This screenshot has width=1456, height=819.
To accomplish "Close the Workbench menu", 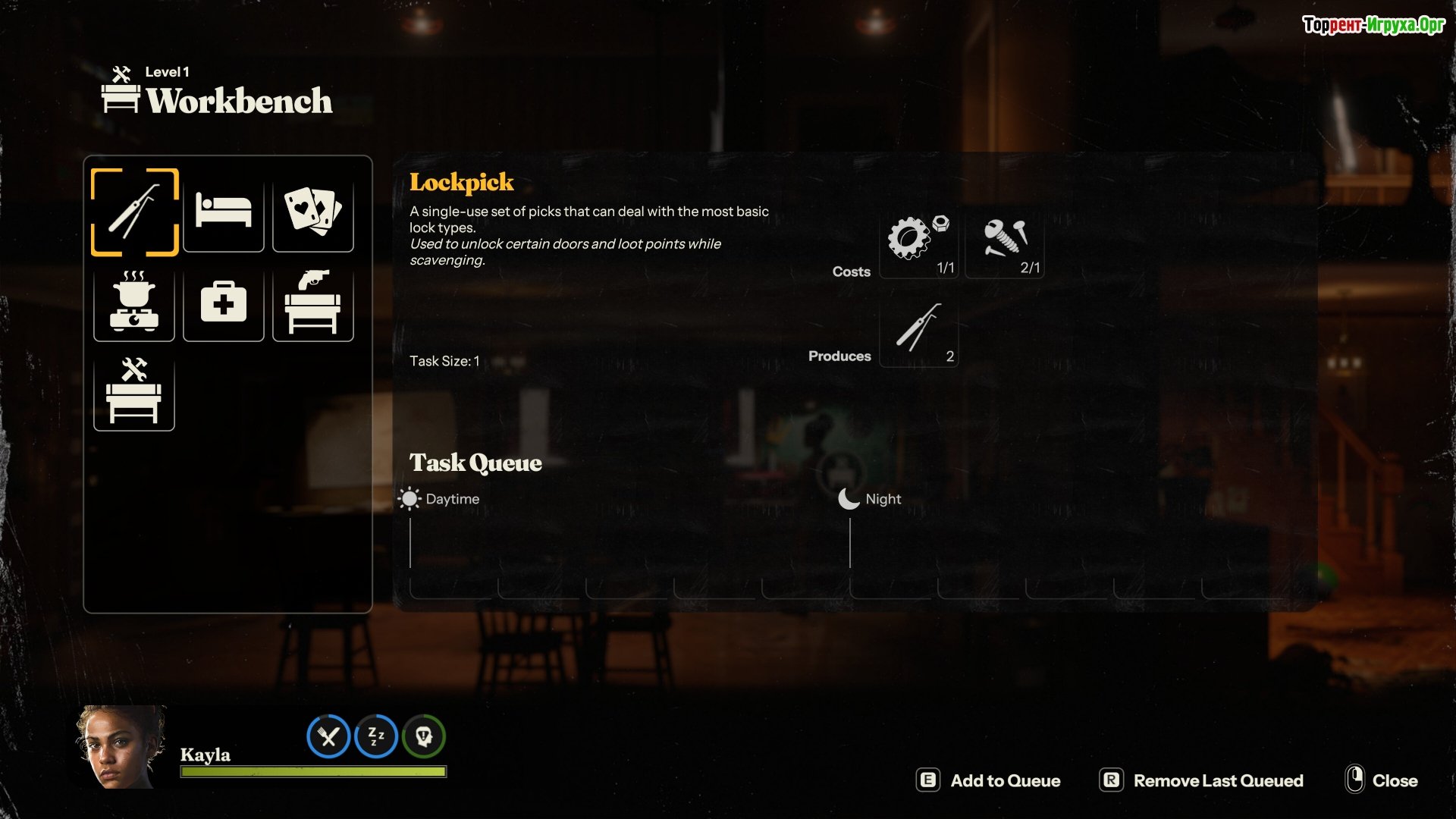I will tap(1381, 780).
